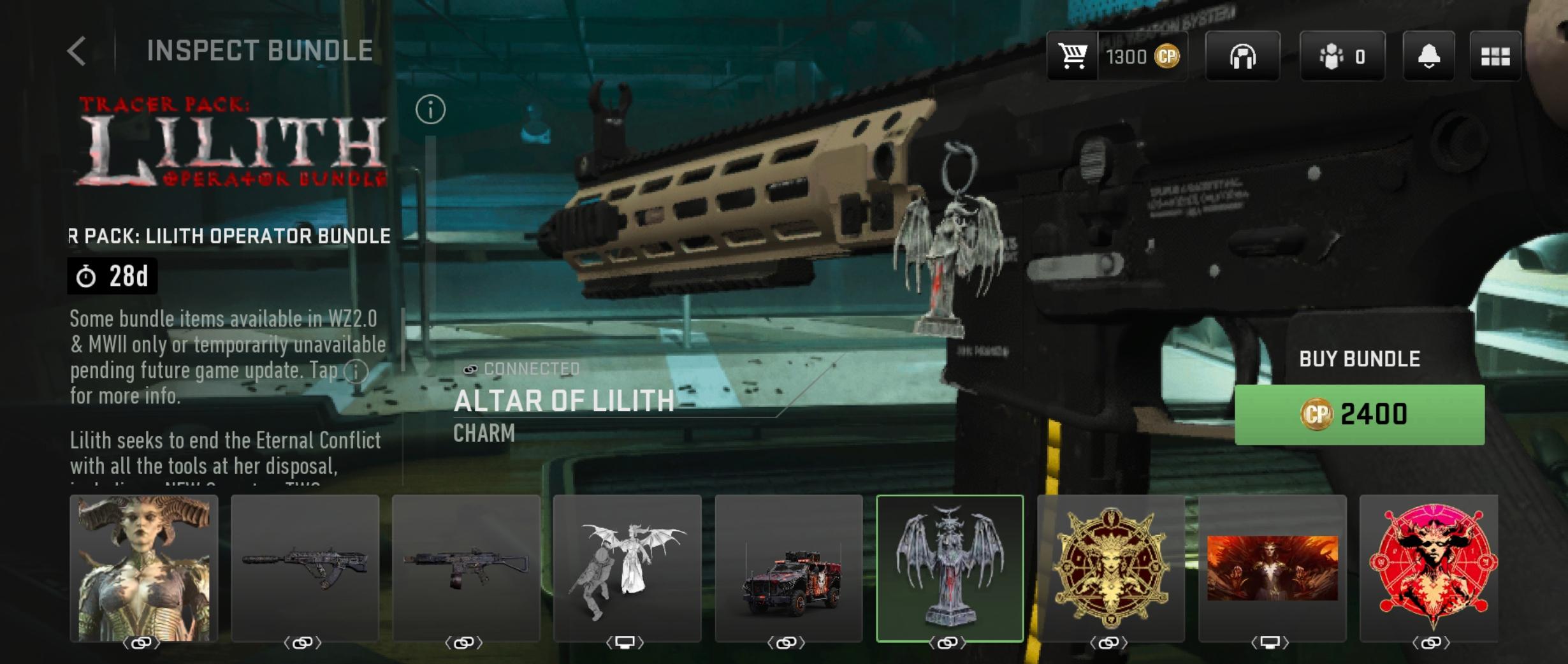Buy the bundle for 2400 CP
Image resolution: width=1568 pixels, height=664 pixels.
1359,414
